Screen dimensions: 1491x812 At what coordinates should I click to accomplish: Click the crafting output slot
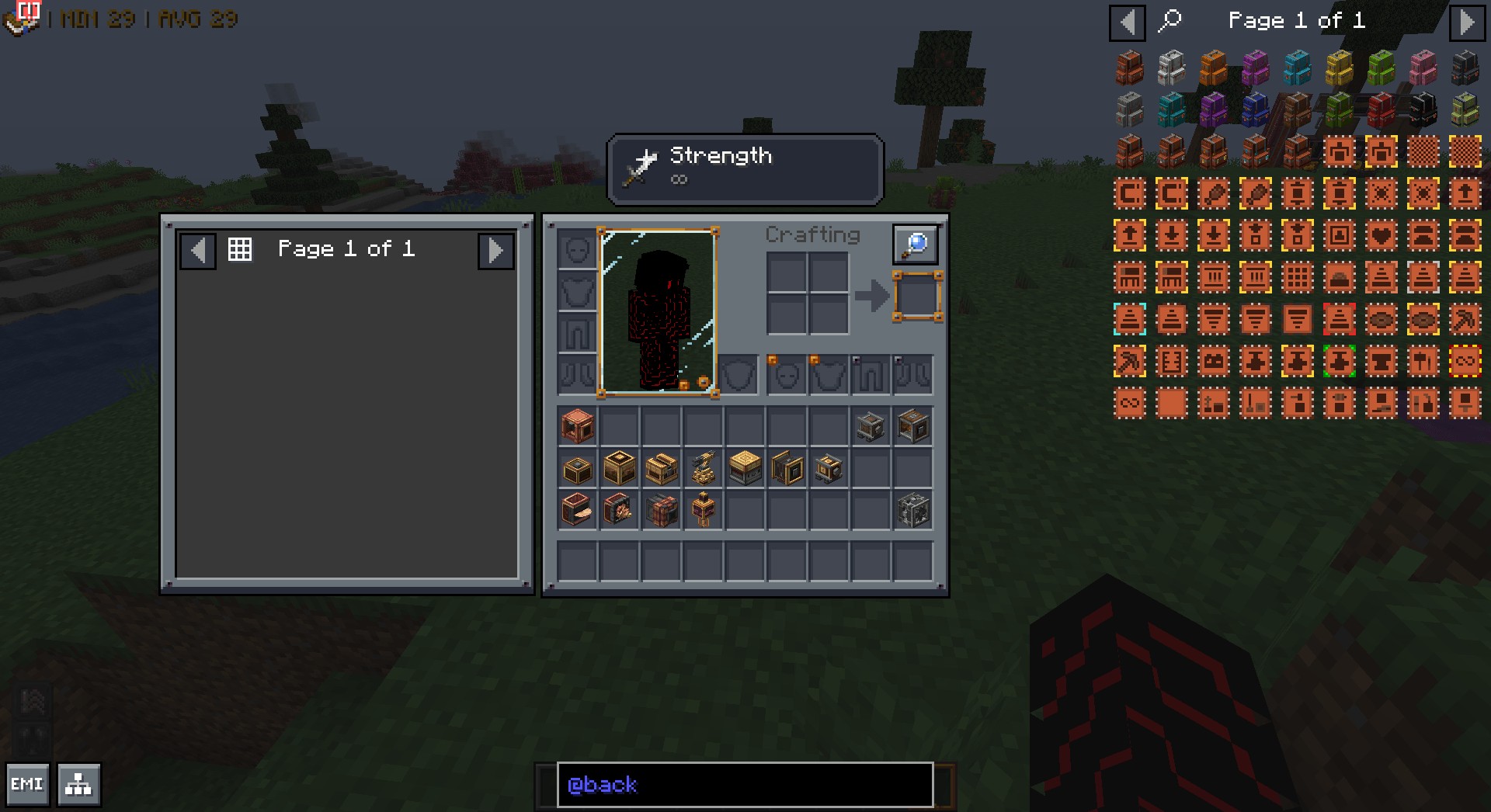coord(917,296)
